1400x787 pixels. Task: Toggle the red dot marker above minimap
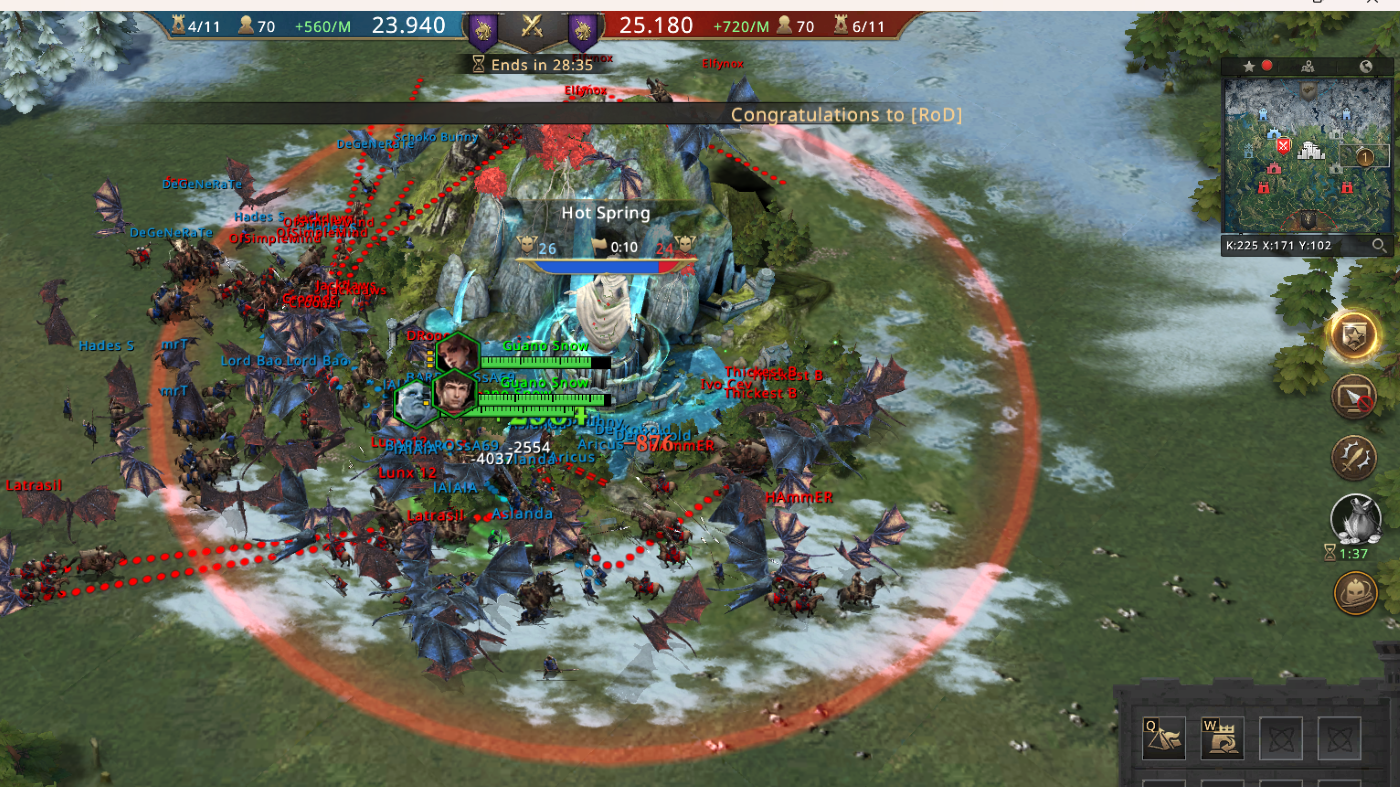coord(1267,66)
